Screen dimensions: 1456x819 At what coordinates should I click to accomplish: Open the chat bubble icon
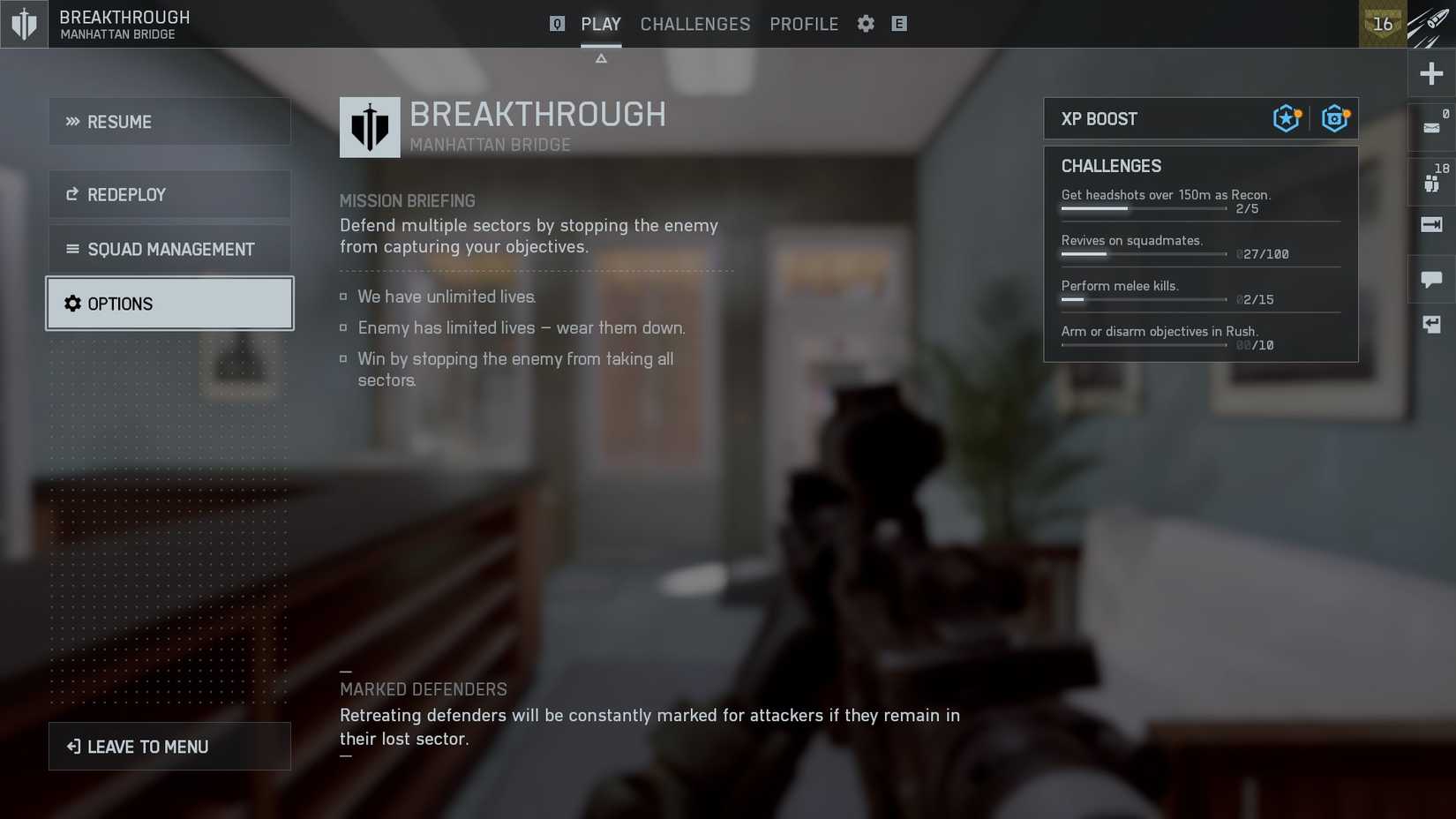(x=1430, y=279)
